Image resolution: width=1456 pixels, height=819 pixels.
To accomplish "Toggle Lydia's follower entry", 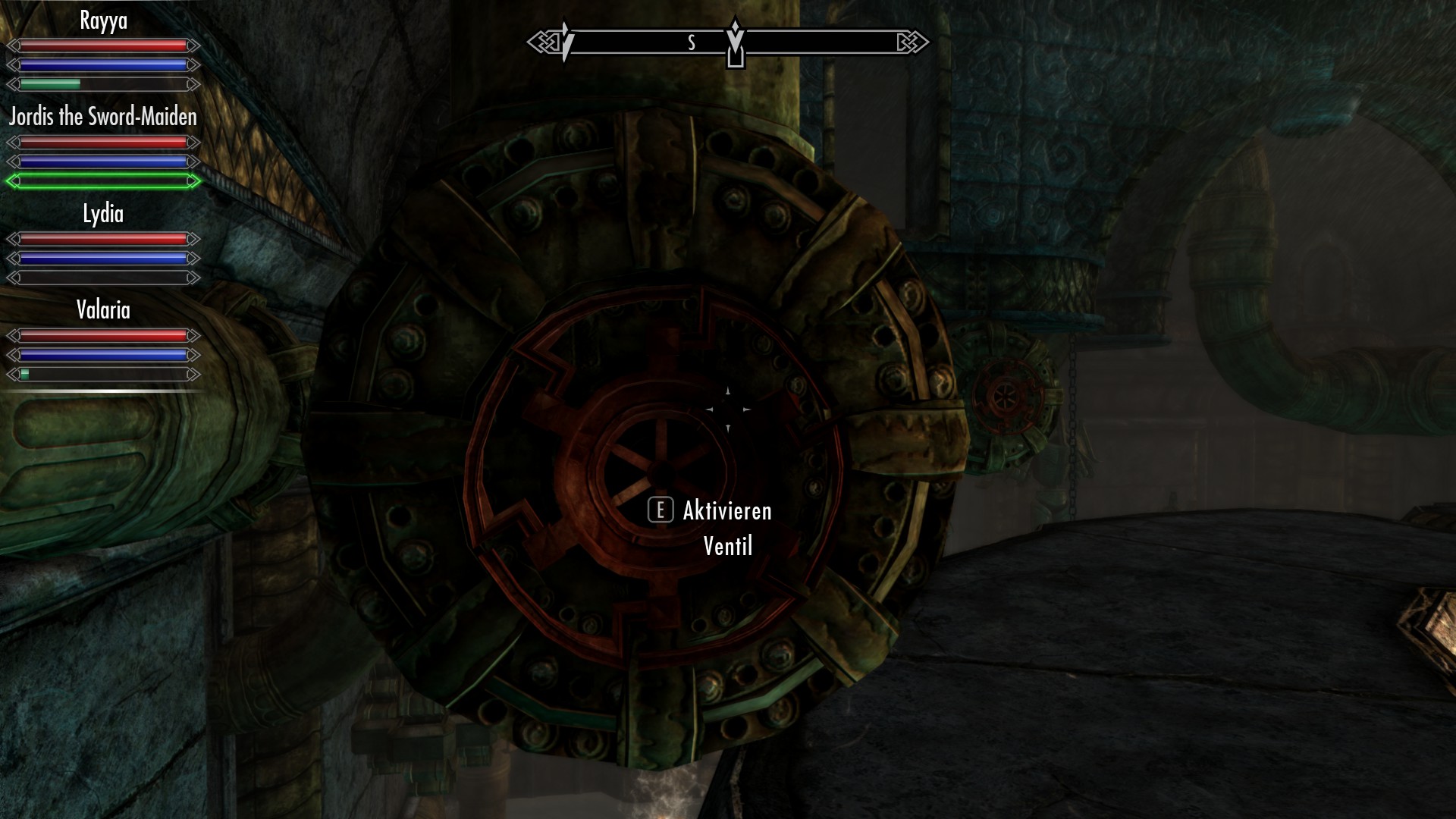I will (x=102, y=215).
